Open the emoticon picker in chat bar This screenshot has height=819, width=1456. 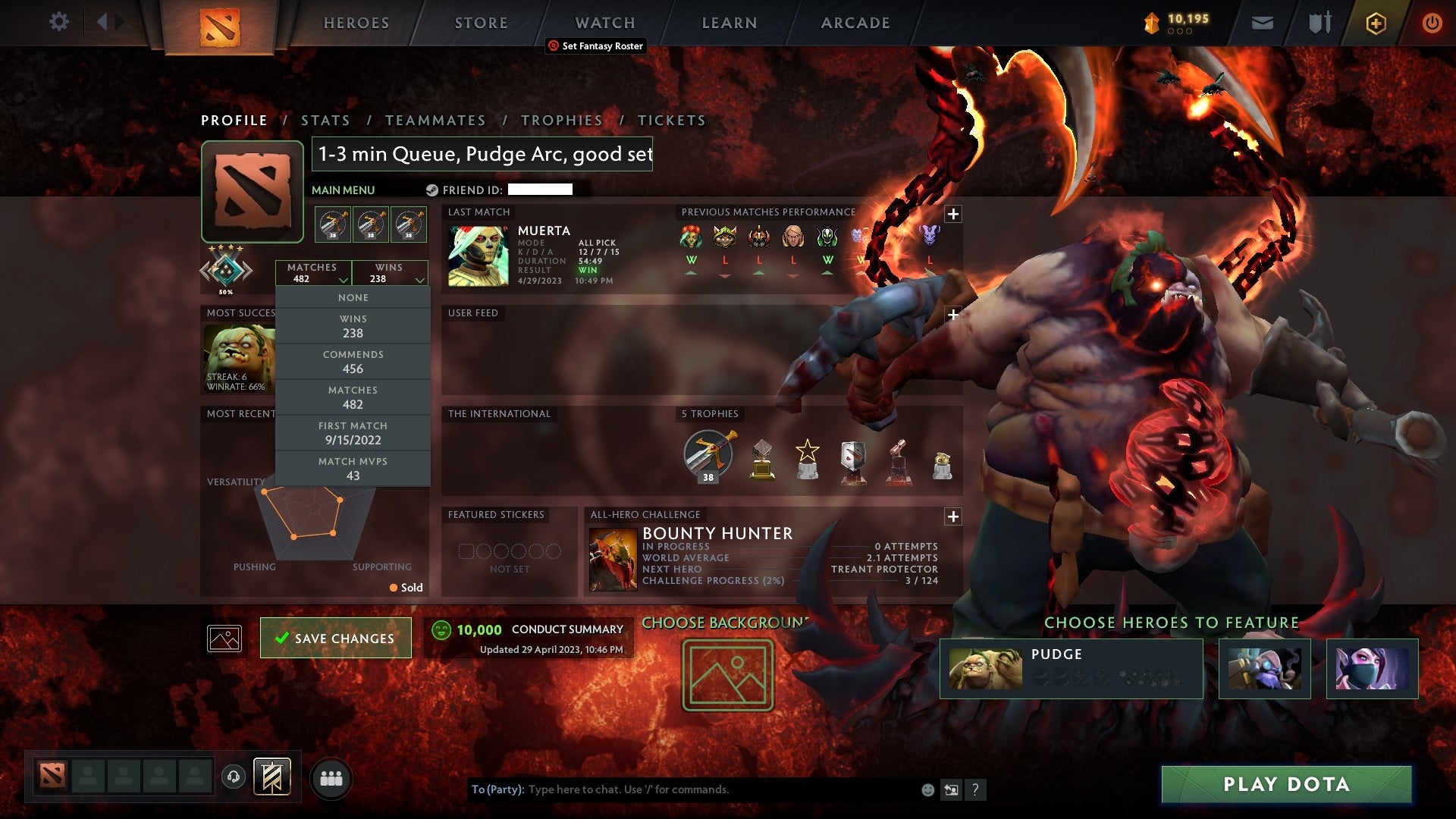927,789
